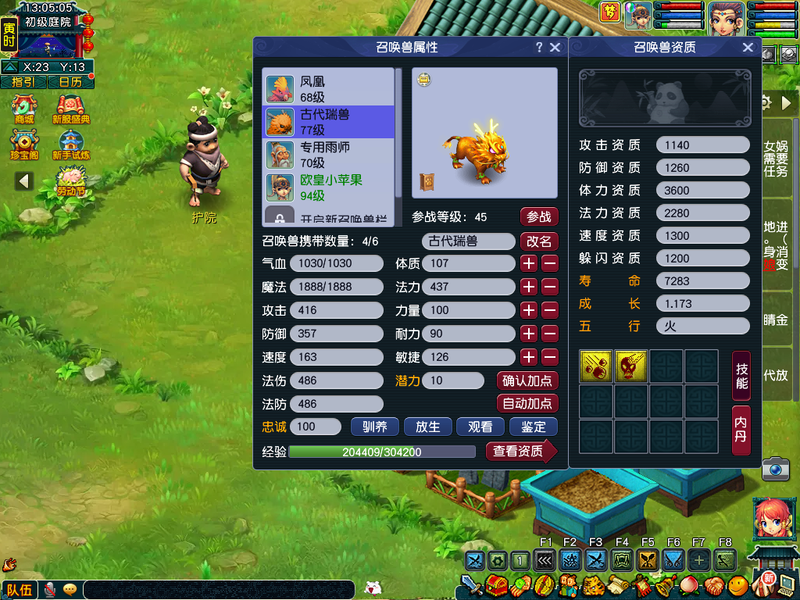
Task: Confirm point allocation with 确认加点
Action: click(527, 380)
